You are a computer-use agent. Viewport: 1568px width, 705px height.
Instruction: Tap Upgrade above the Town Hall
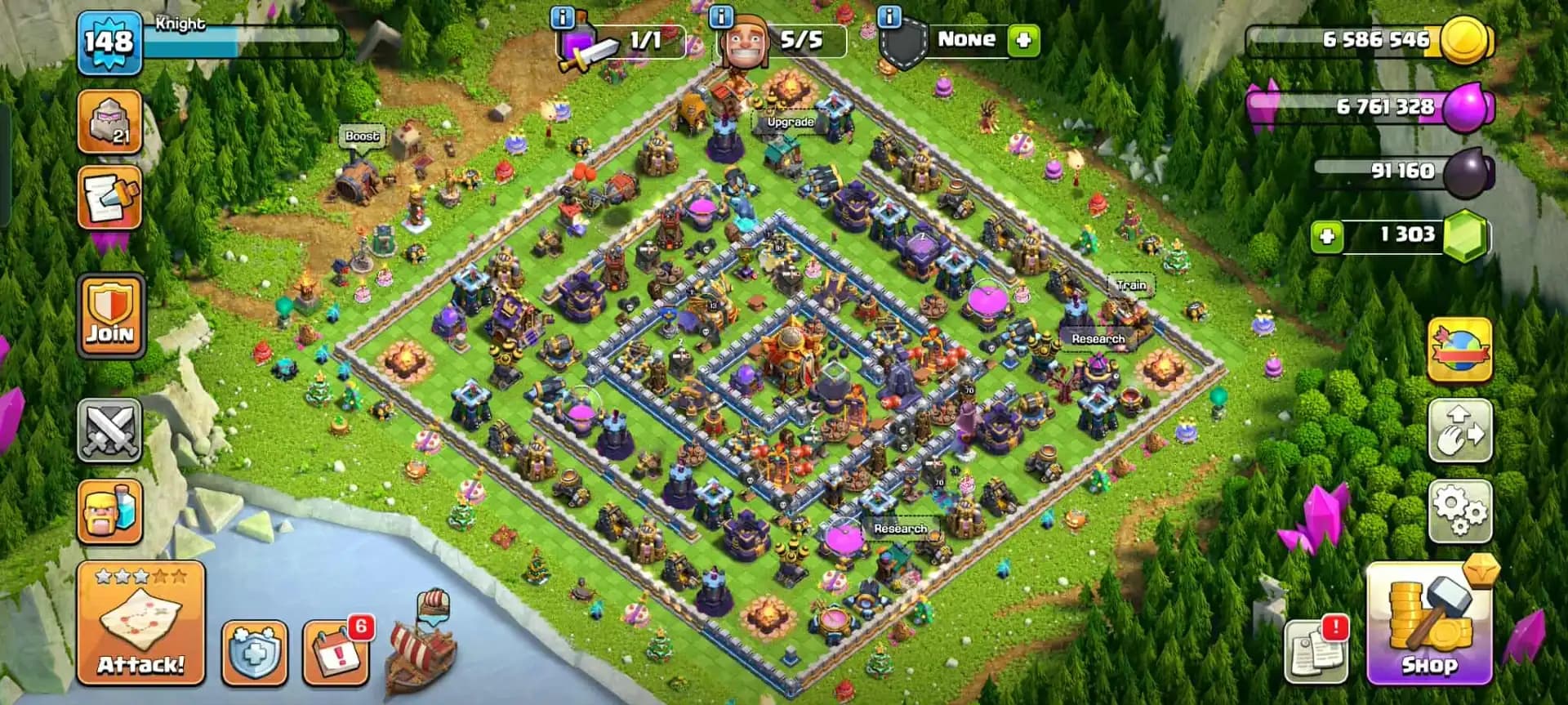pos(789,121)
